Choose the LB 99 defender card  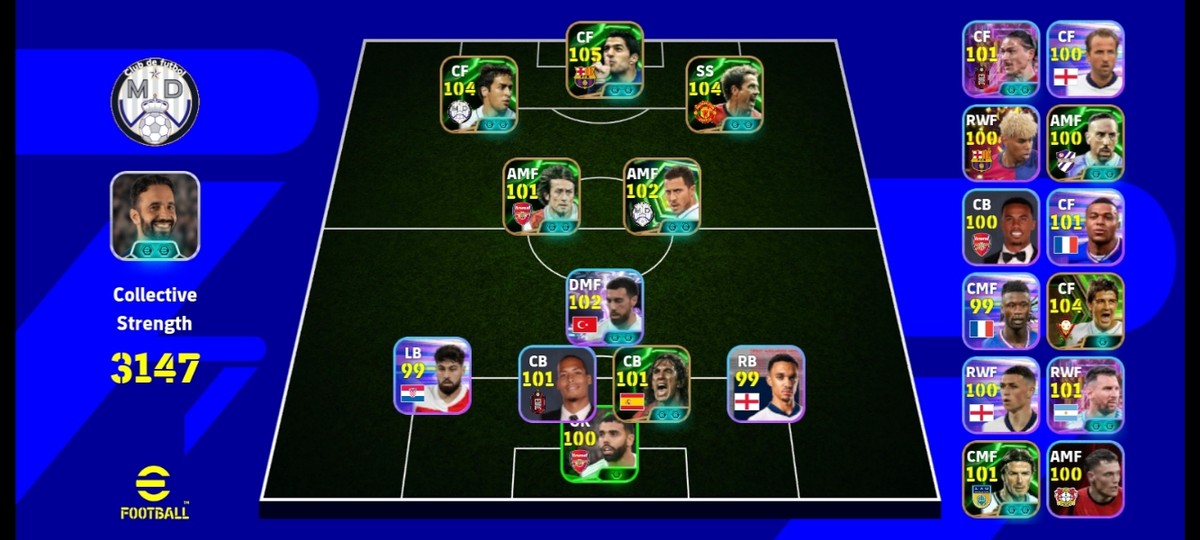(x=432, y=376)
